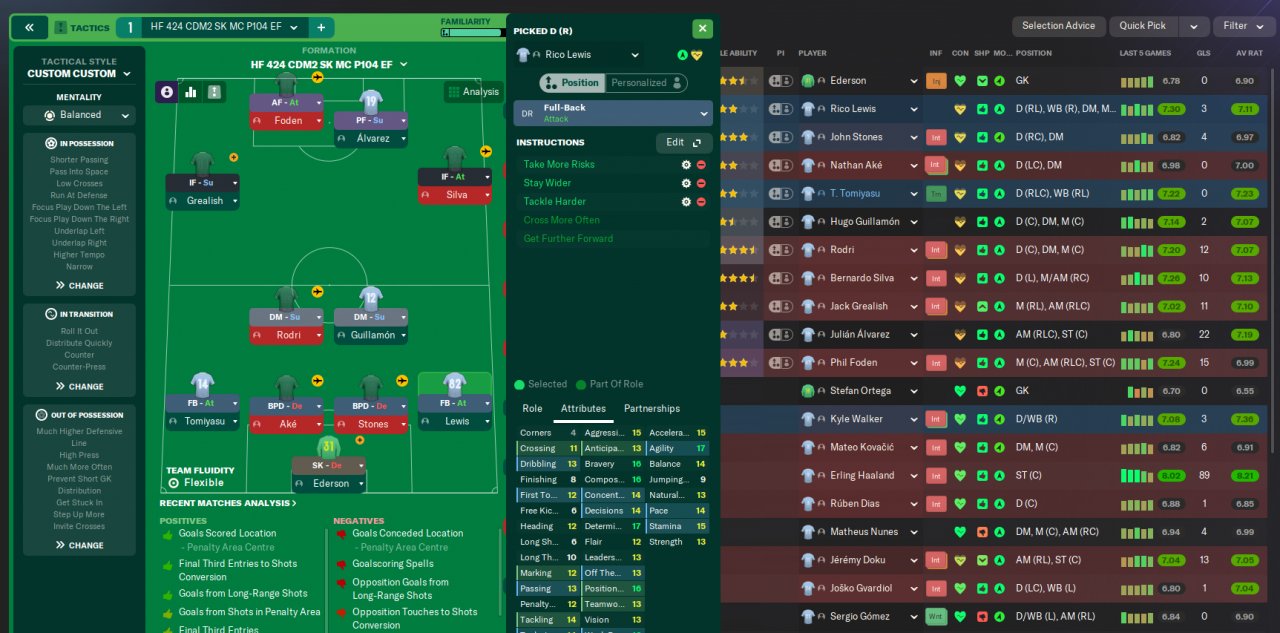The height and width of the screenshot is (633, 1280).
Task: Open the Filter dropdown
Action: (1241, 26)
